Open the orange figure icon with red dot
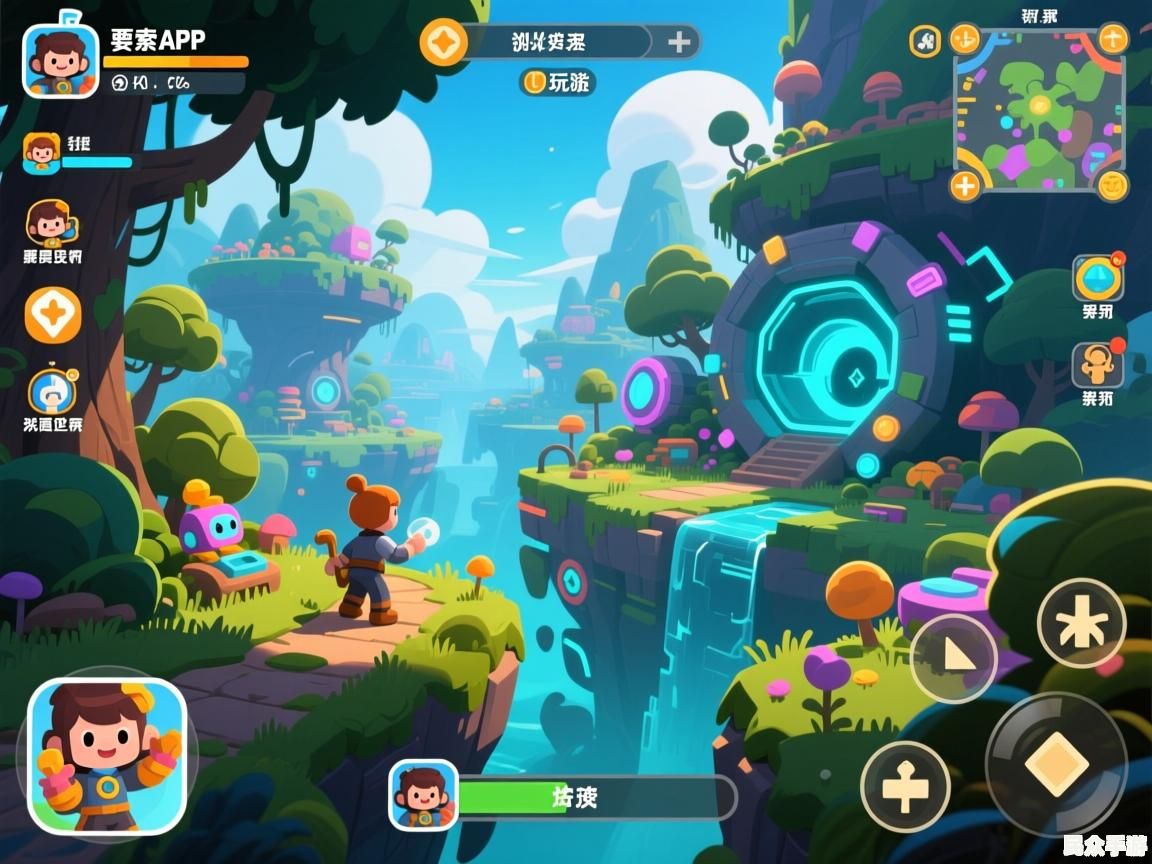This screenshot has width=1152, height=864. tap(1097, 366)
